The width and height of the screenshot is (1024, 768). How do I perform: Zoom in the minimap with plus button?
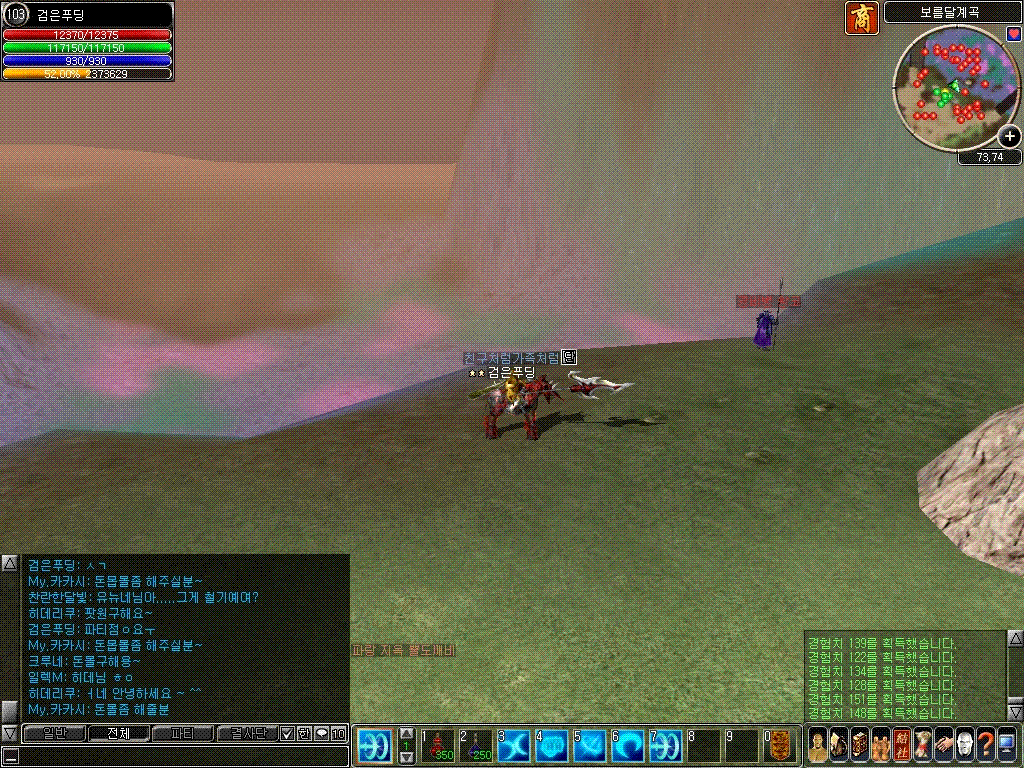point(1010,137)
